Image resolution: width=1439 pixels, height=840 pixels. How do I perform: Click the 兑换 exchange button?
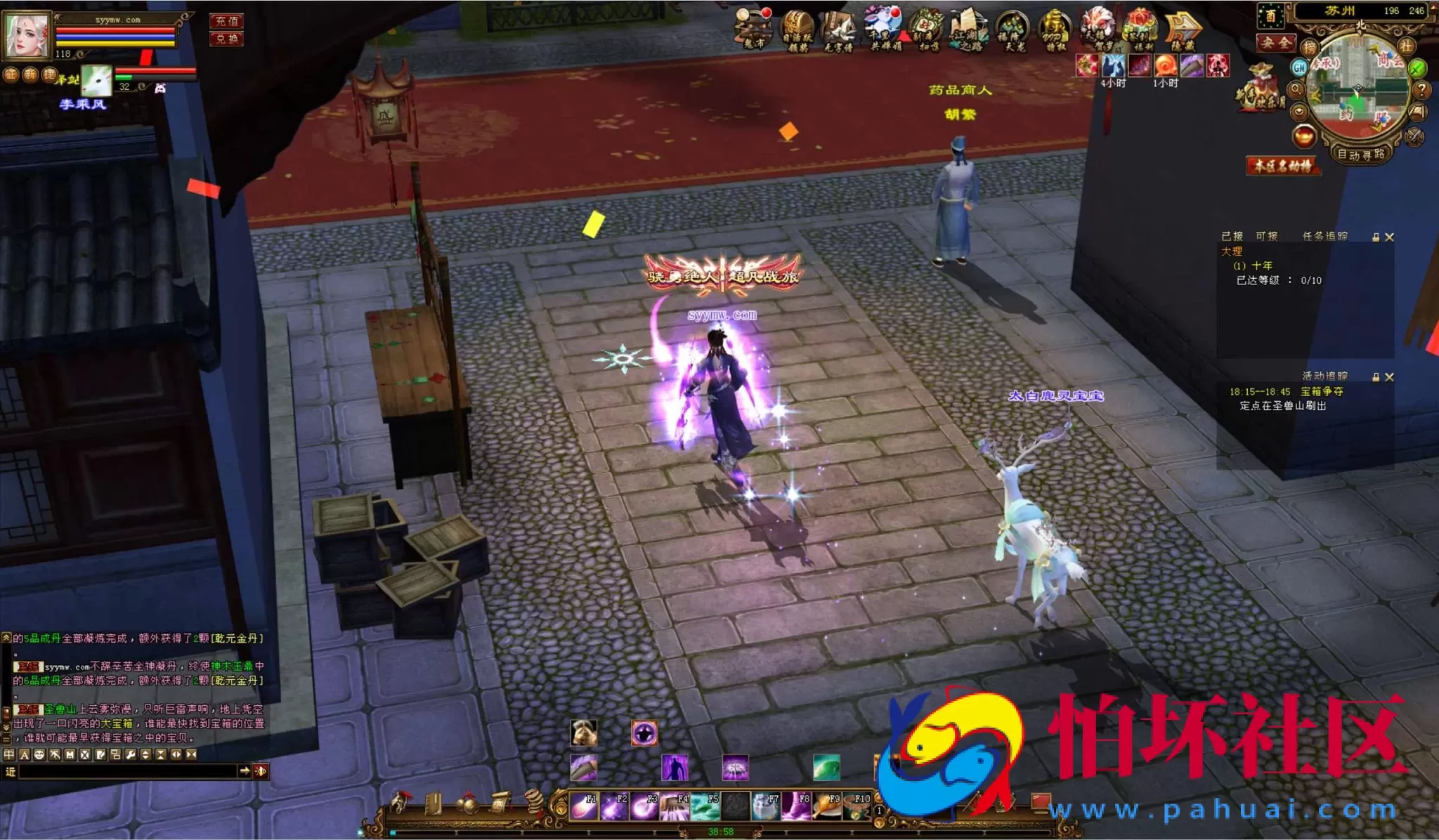(226, 38)
